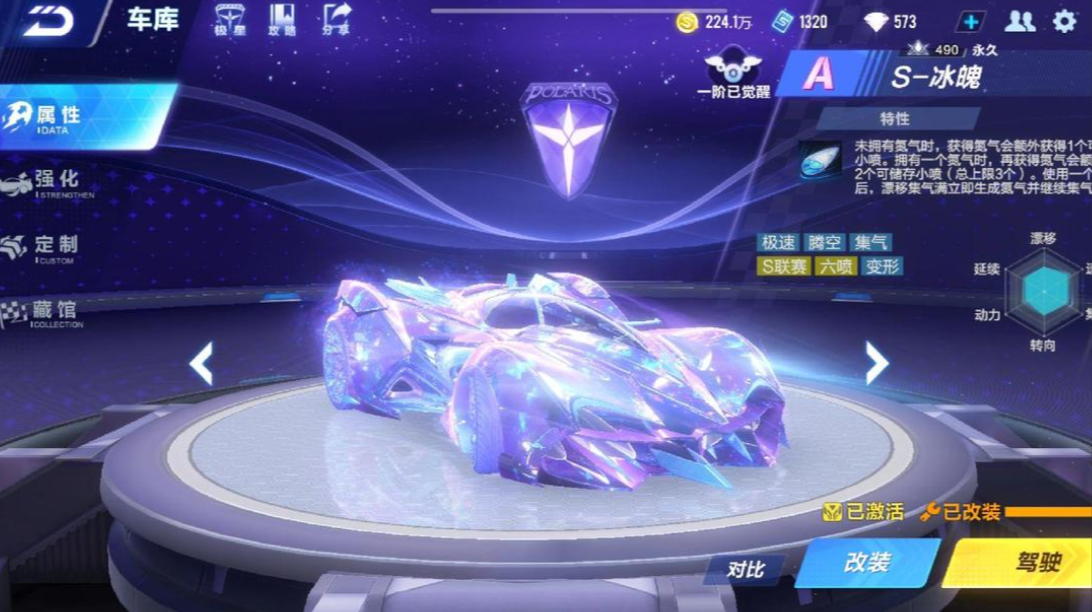Screen dimensions: 1092x612
Task: Show the previous car with left arrow
Action: (x=201, y=363)
